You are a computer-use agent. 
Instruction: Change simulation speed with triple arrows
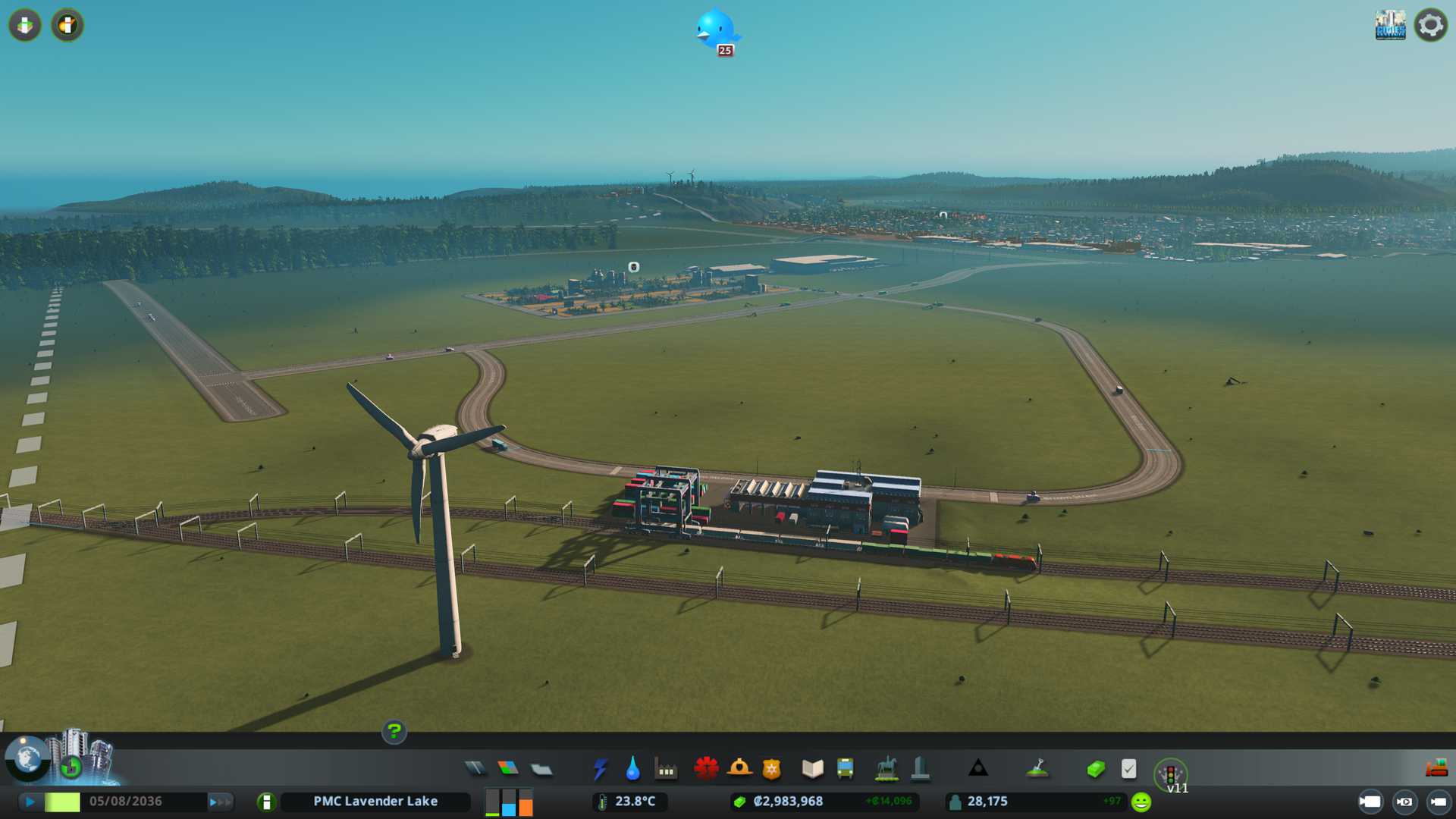coord(220,802)
